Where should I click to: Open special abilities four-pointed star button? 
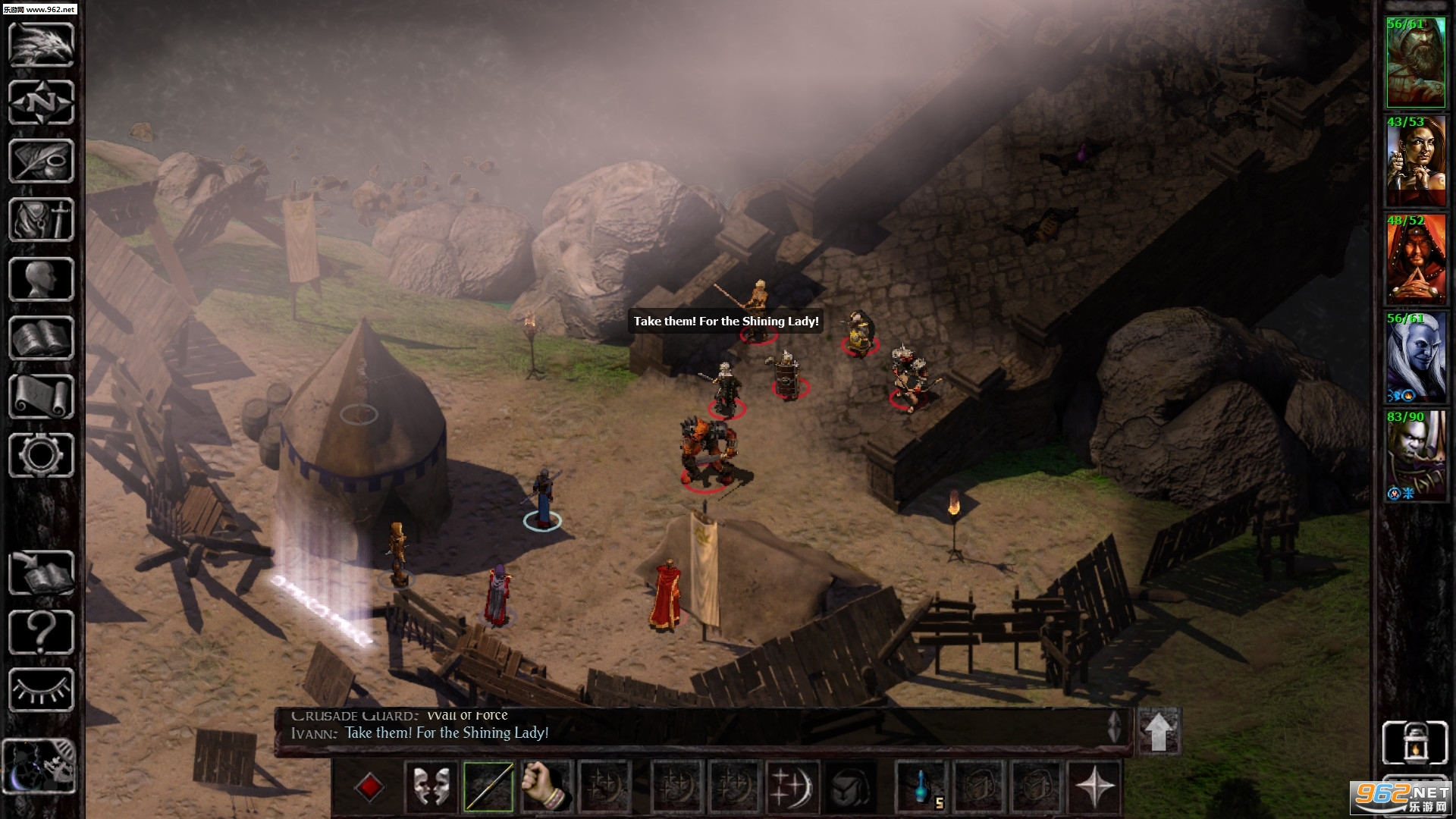tap(1094, 787)
